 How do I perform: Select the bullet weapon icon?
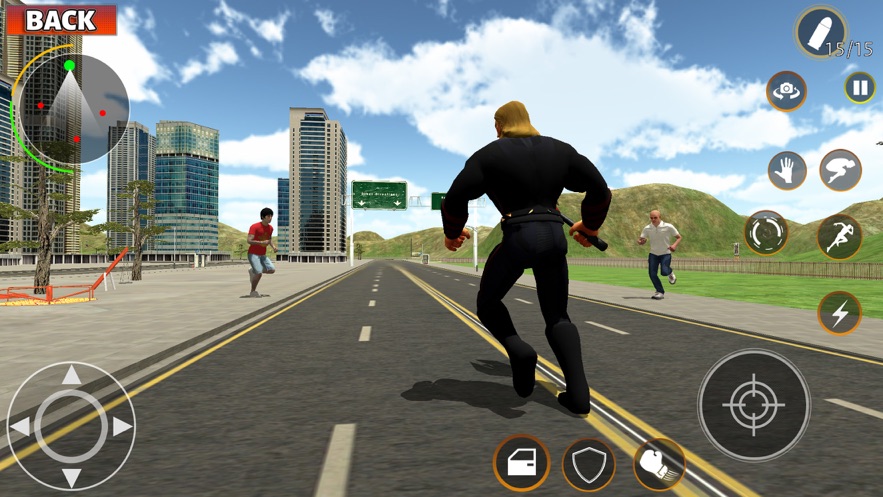click(821, 33)
